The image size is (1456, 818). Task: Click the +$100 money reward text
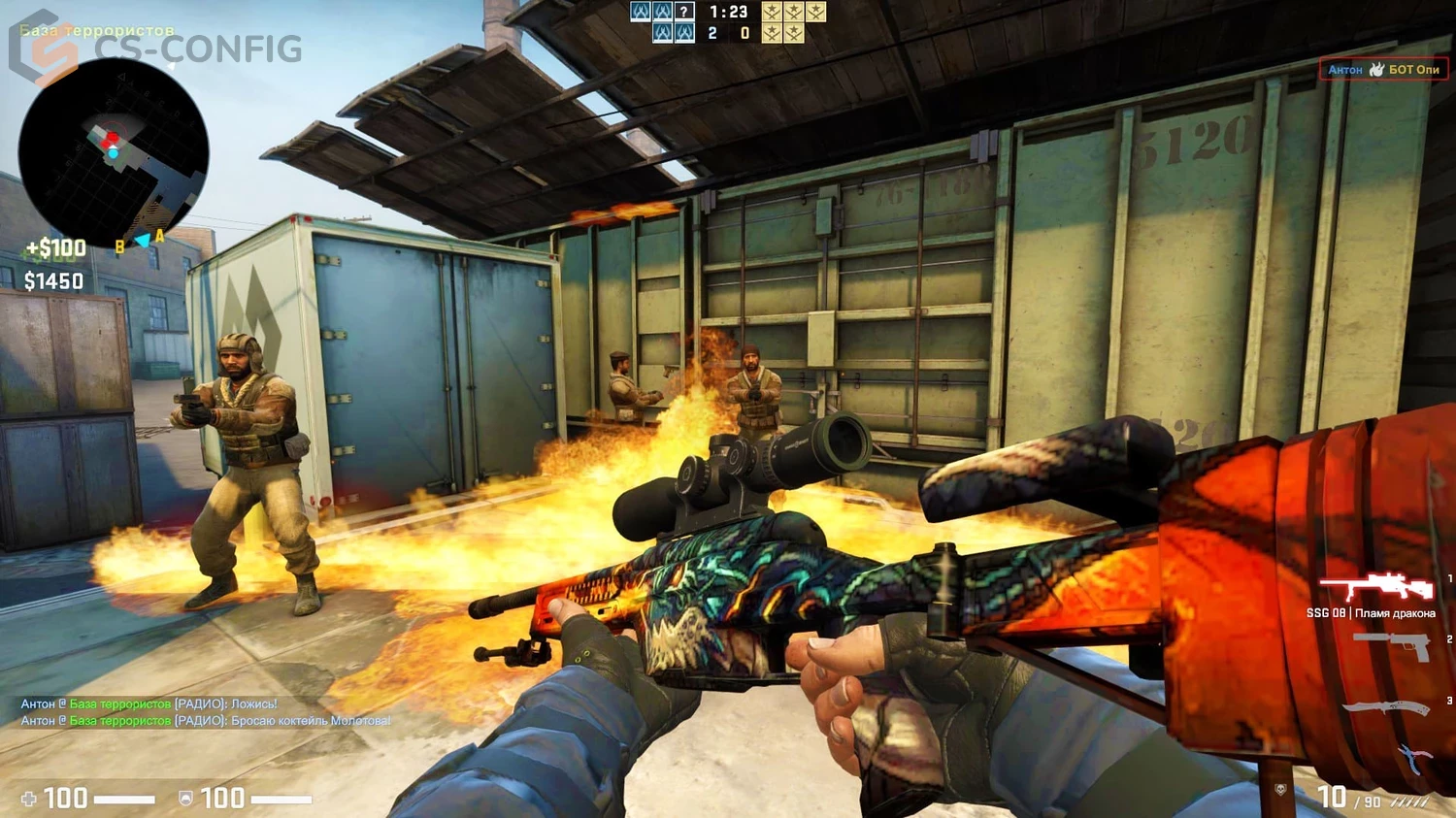click(53, 248)
